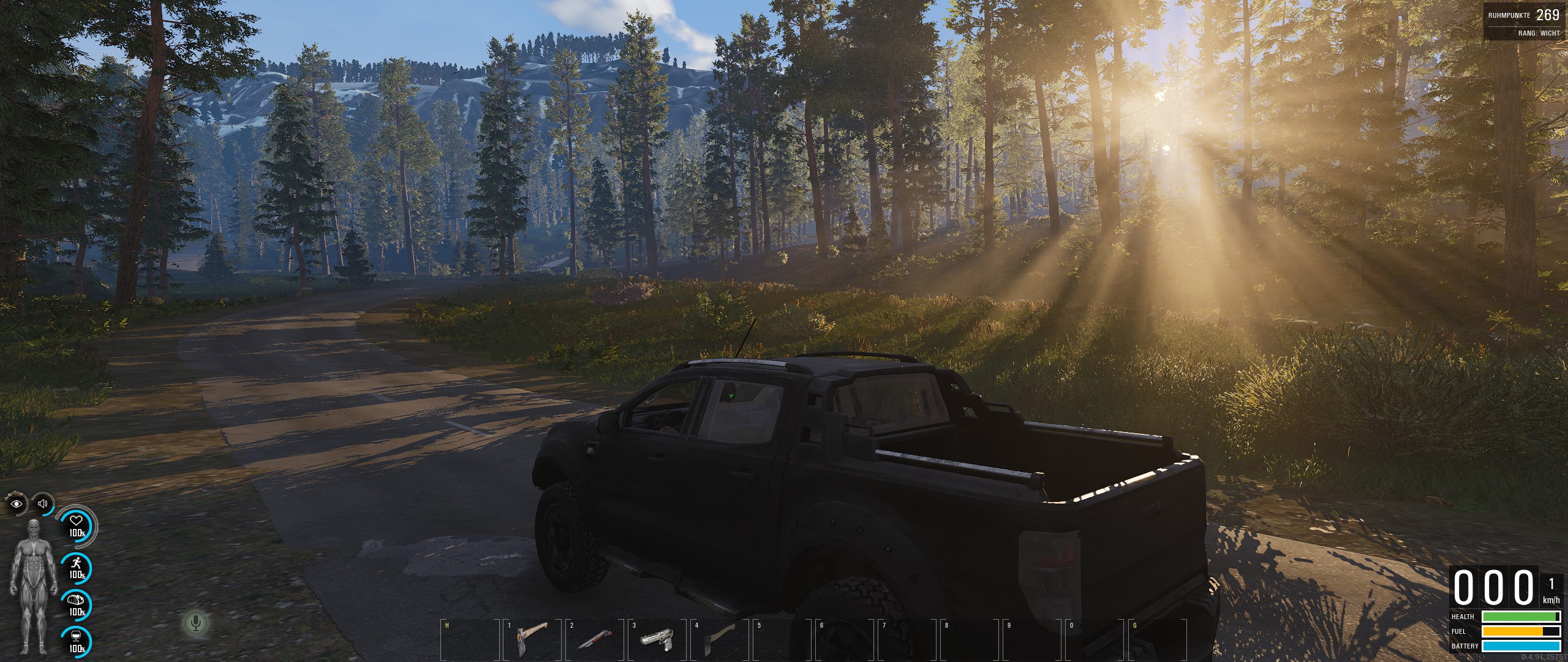Screen dimensions: 1568x662
Task: Click the microphone voice chat icon
Action: 196,623
